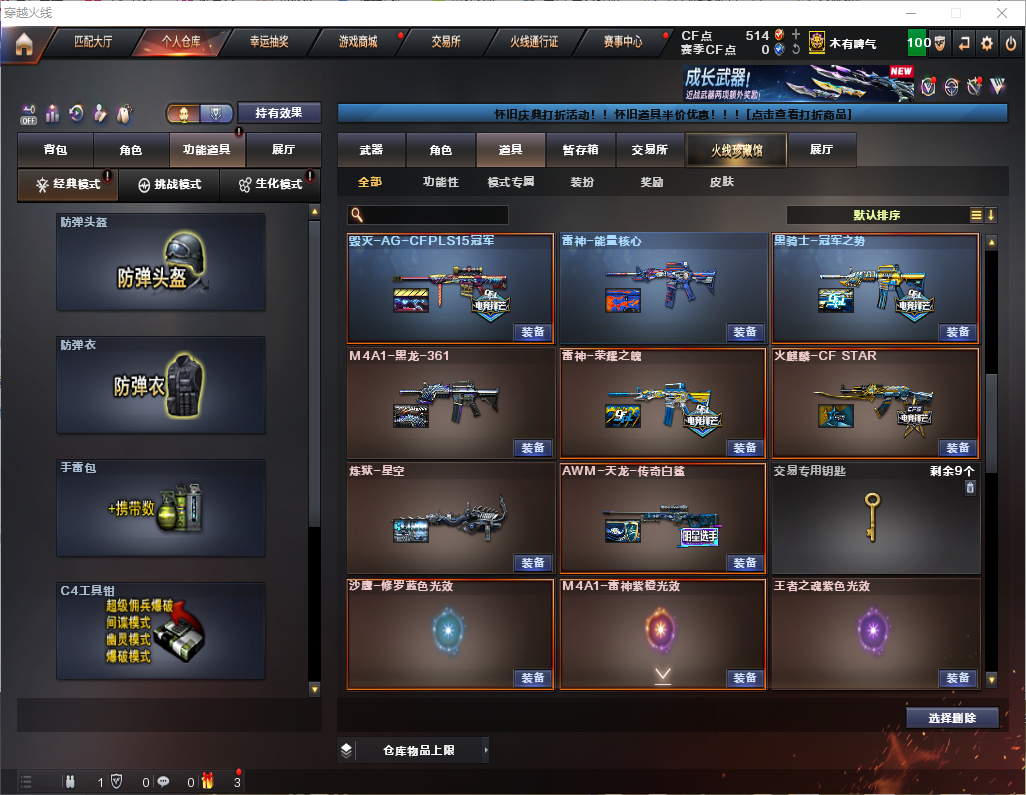Open the 火线珍藏馆 collection tab
This screenshot has width=1026, height=795.
[736, 150]
